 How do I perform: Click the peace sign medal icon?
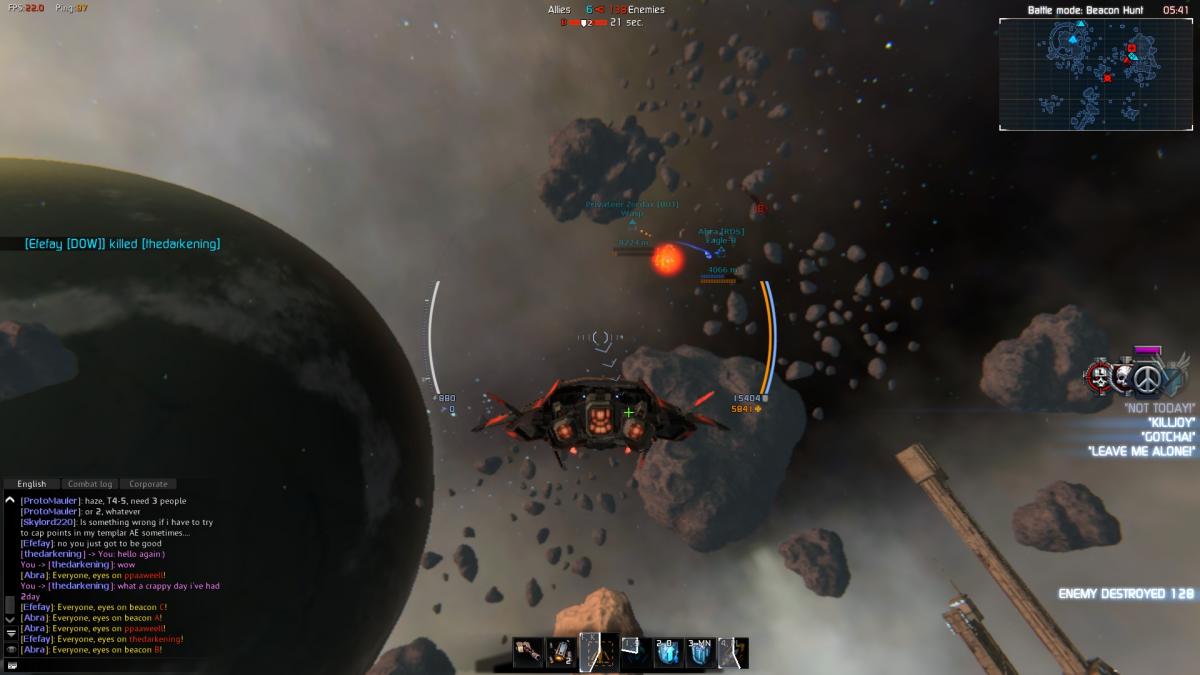(x=1147, y=379)
